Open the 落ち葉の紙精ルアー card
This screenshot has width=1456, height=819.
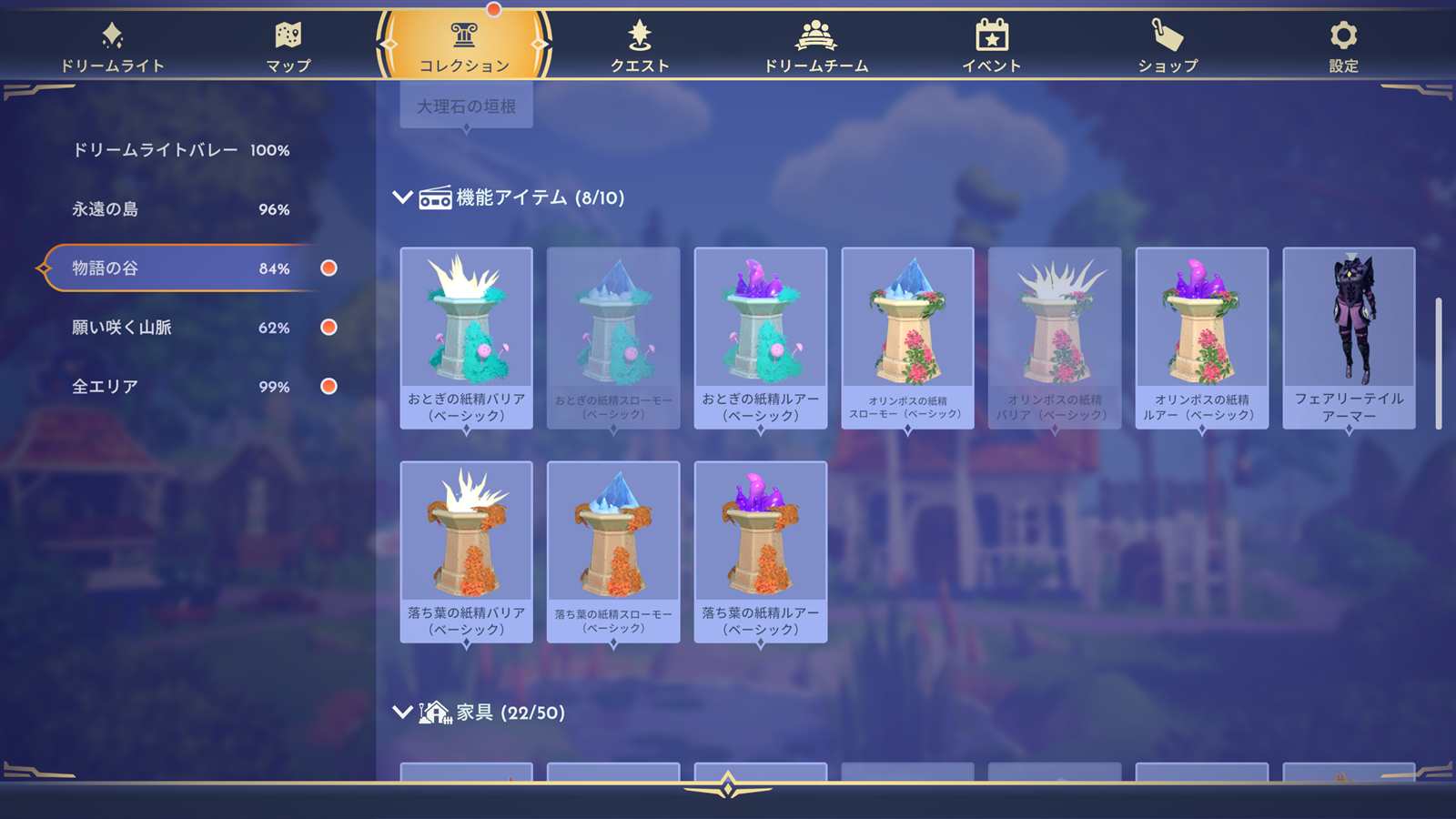pyautogui.click(x=760, y=551)
